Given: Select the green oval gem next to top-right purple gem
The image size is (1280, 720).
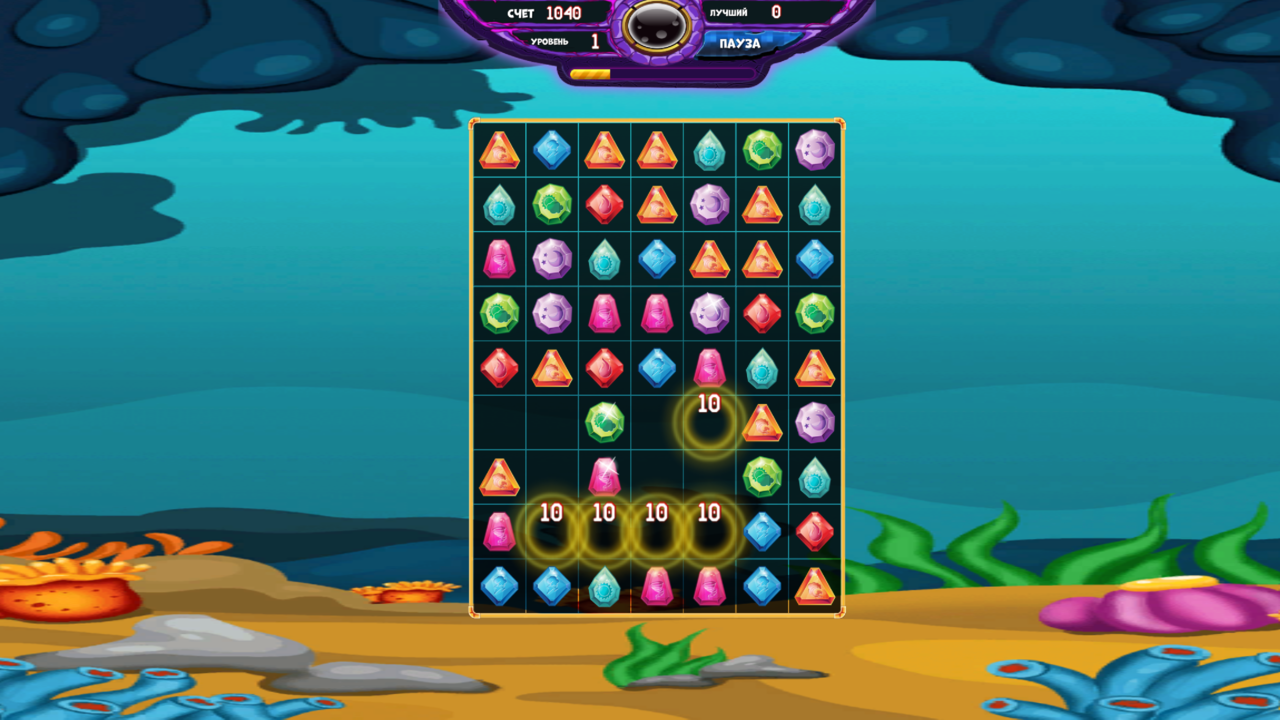Looking at the screenshot, I should [x=762, y=152].
